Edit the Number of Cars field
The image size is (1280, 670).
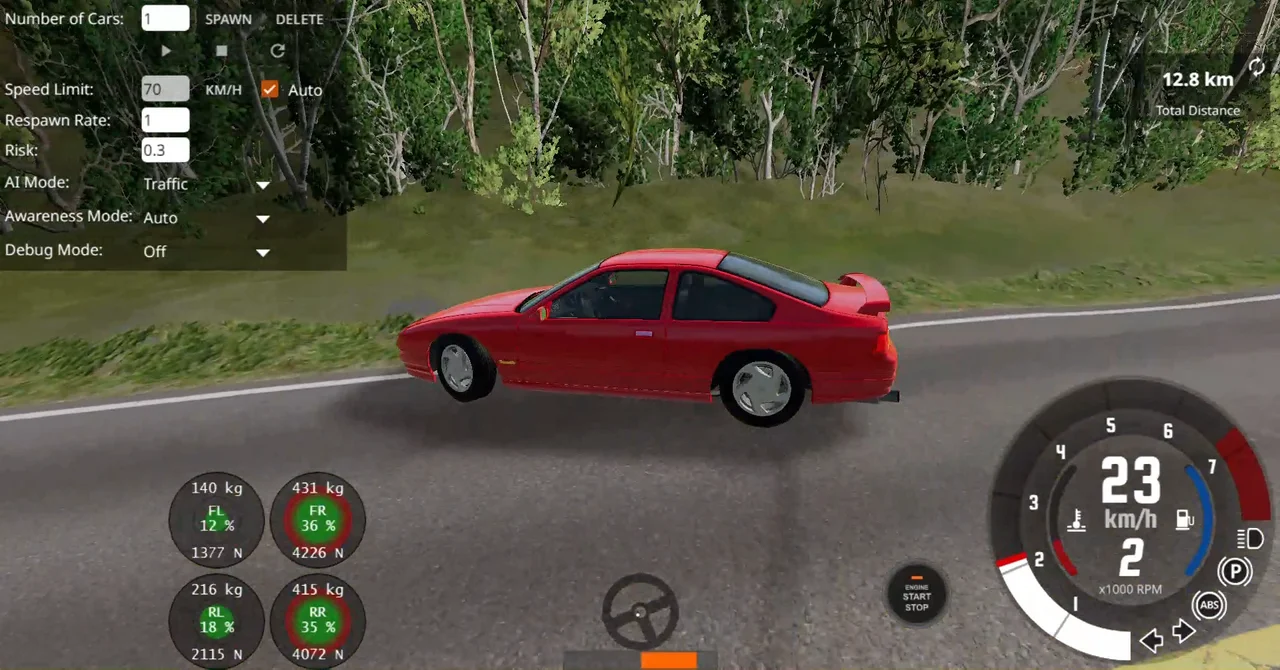165,18
